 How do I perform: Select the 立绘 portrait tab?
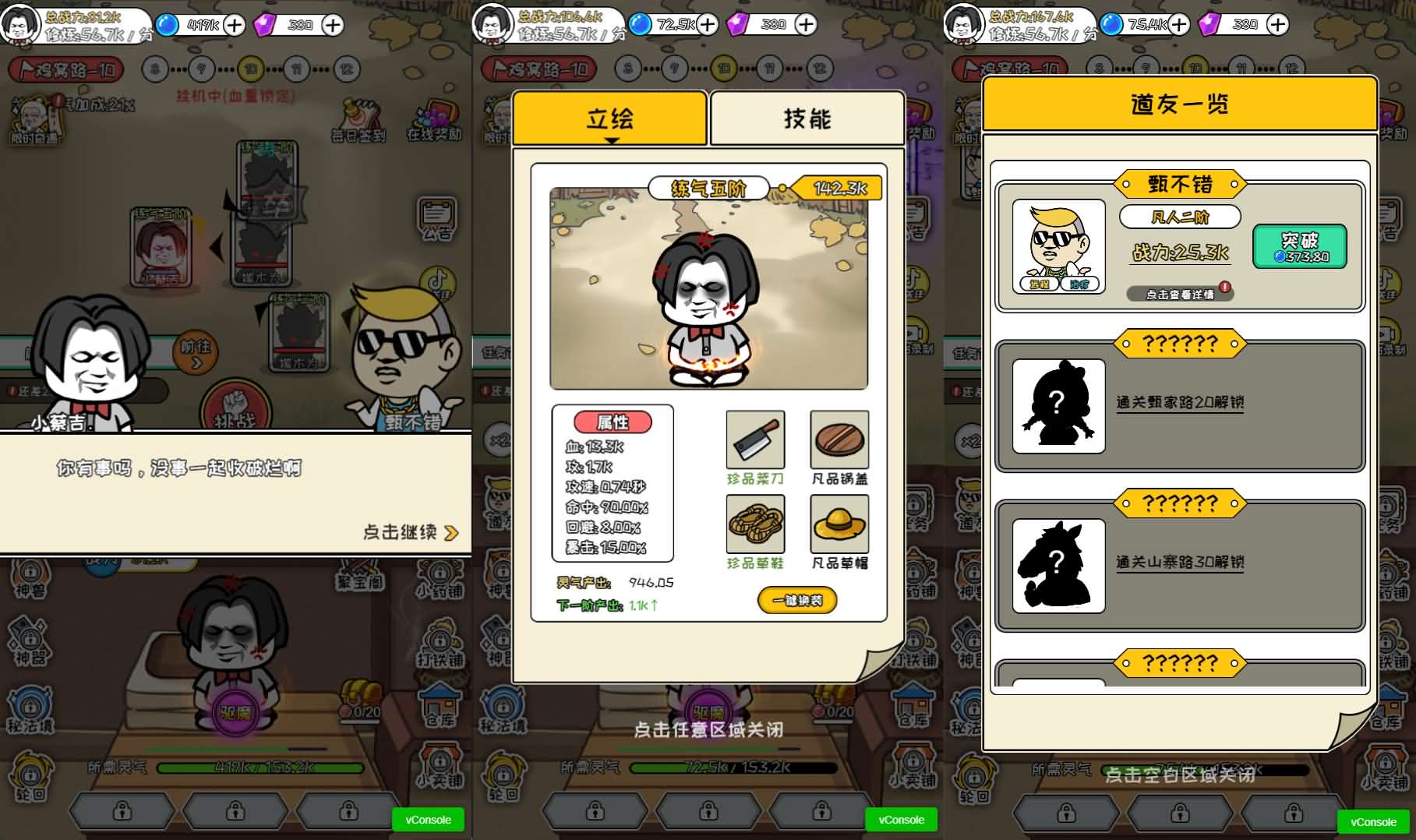click(610, 117)
